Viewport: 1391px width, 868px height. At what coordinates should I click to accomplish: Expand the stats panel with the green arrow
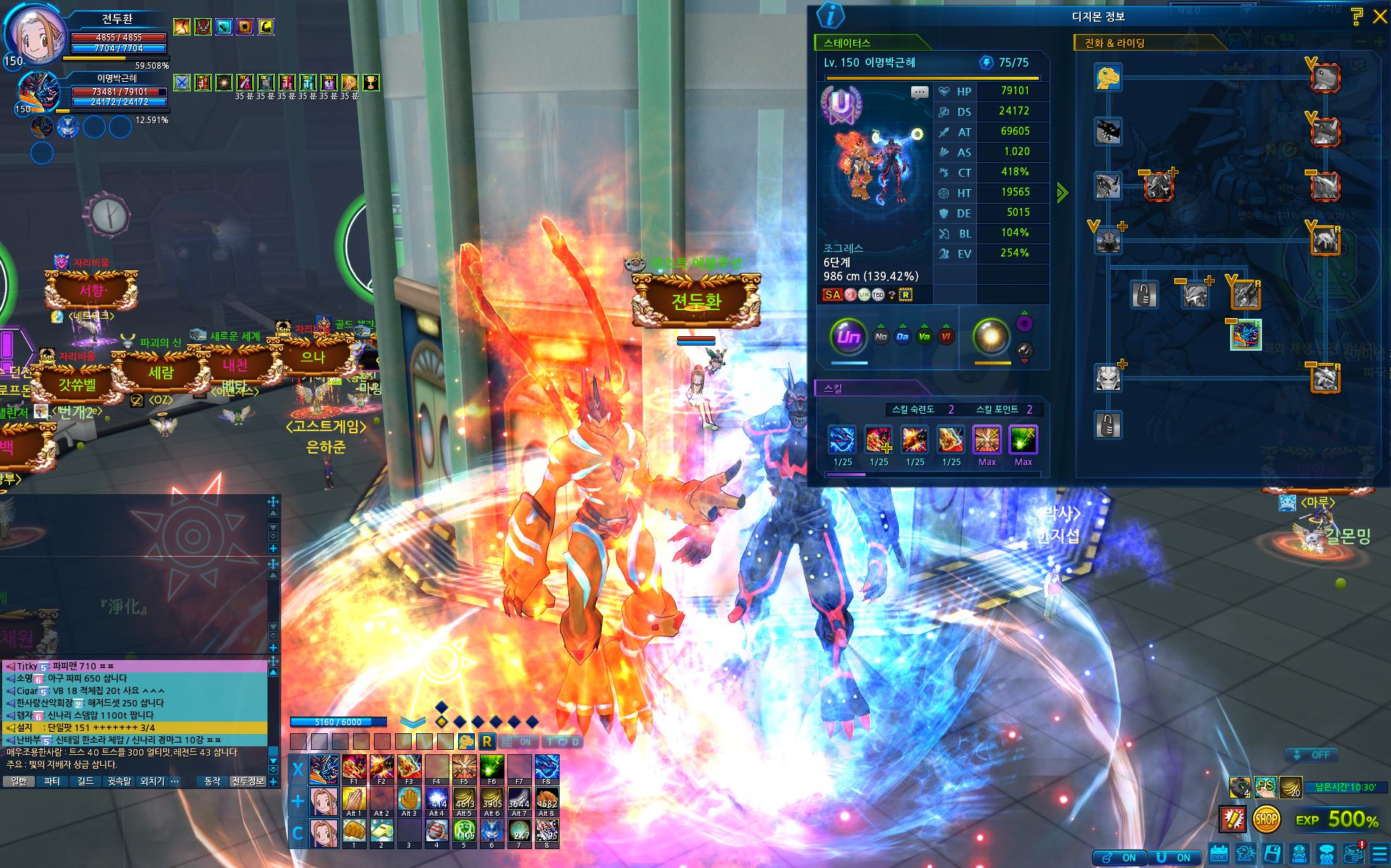click(x=1062, y=193)
